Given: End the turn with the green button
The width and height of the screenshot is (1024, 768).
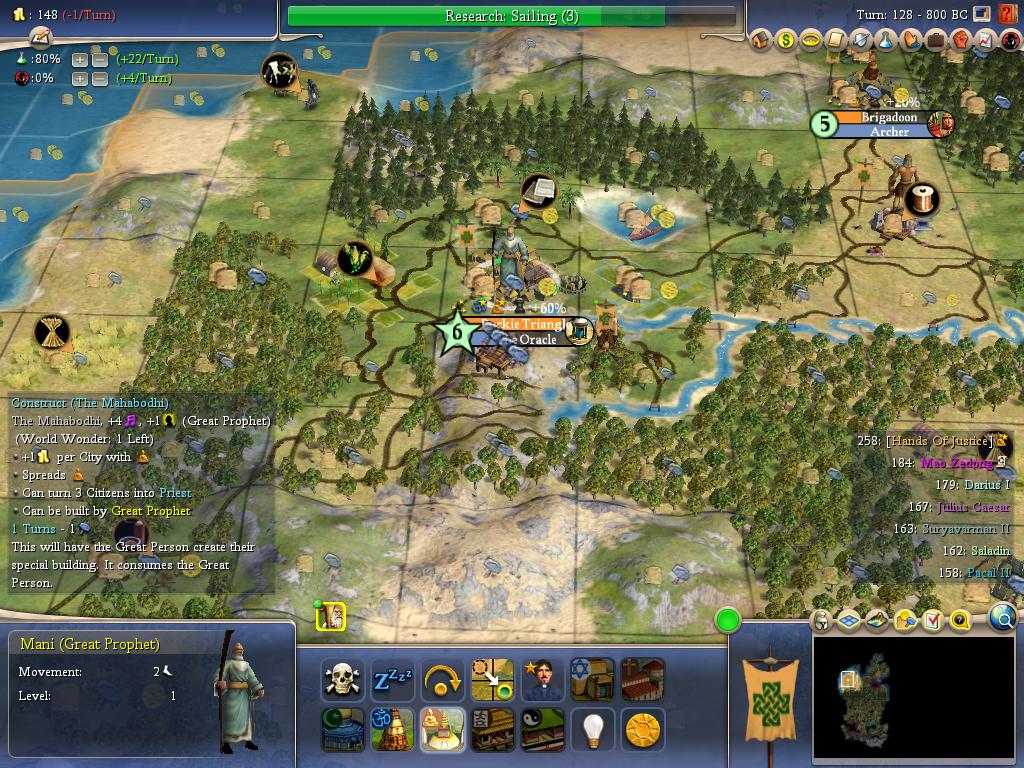Looking at the screenshot, I should (x=728, y=621).
